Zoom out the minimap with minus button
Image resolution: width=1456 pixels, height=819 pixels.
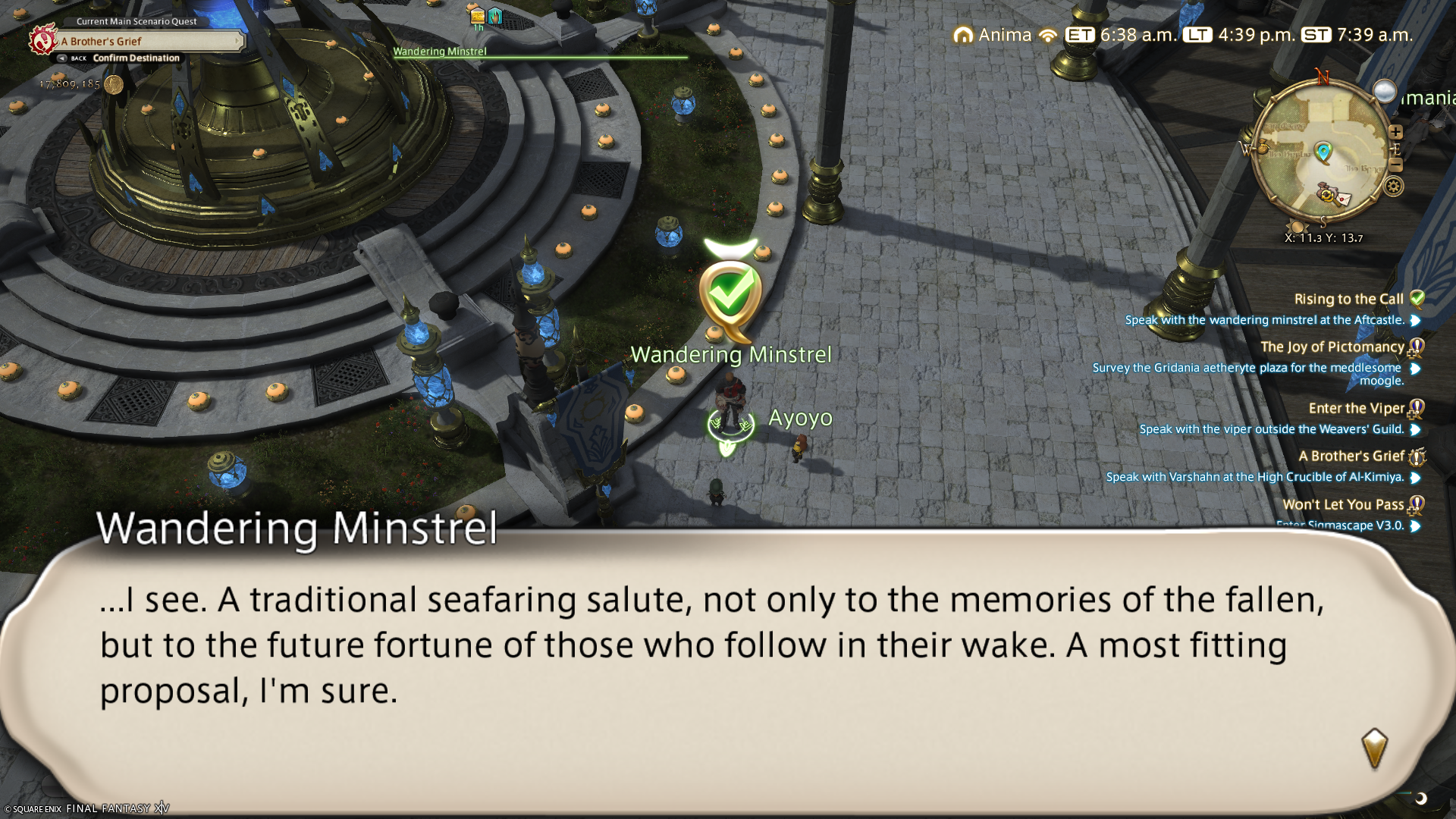(1395, 165)
